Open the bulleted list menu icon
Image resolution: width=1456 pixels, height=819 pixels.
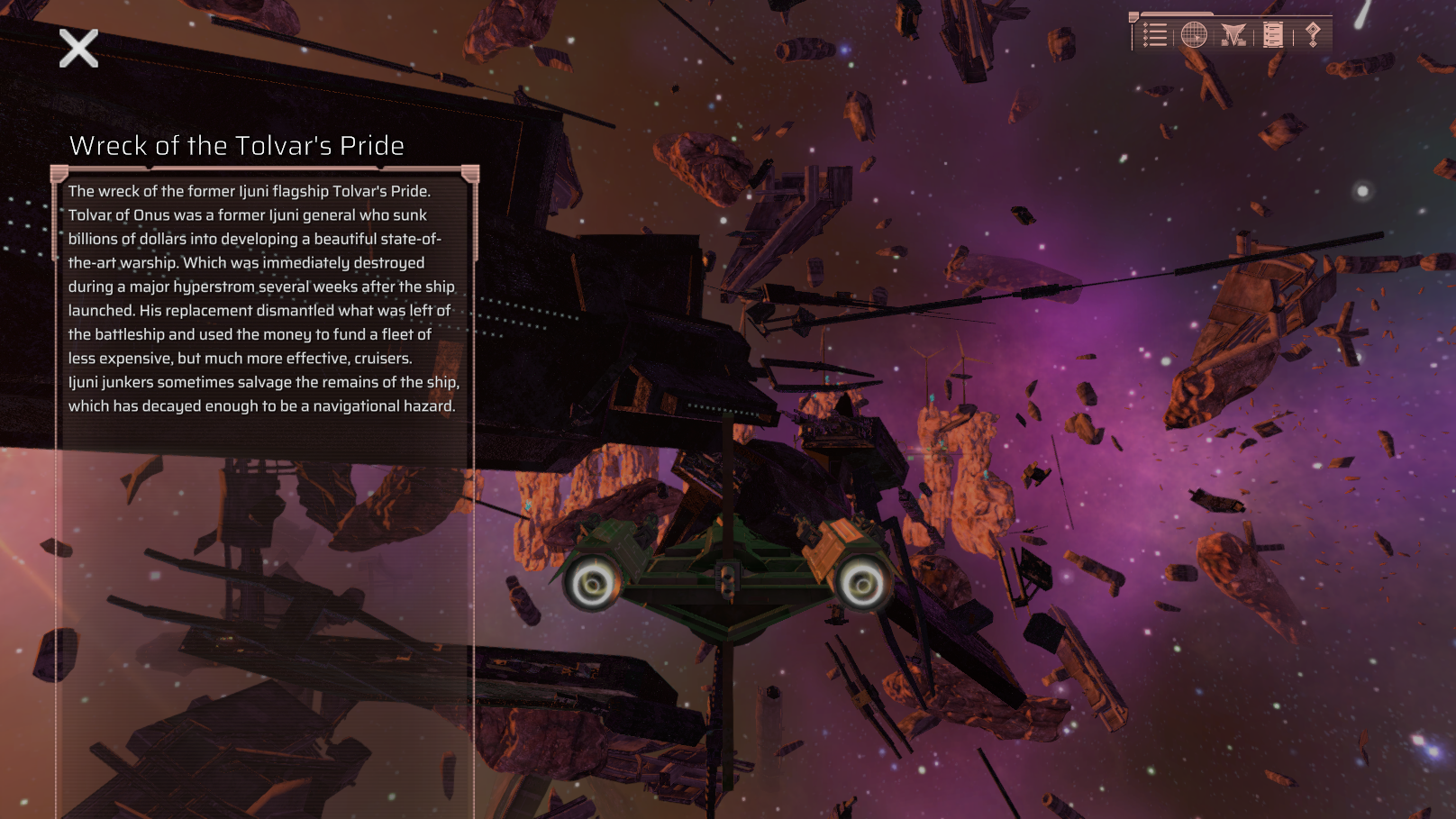coord(1154,35)
